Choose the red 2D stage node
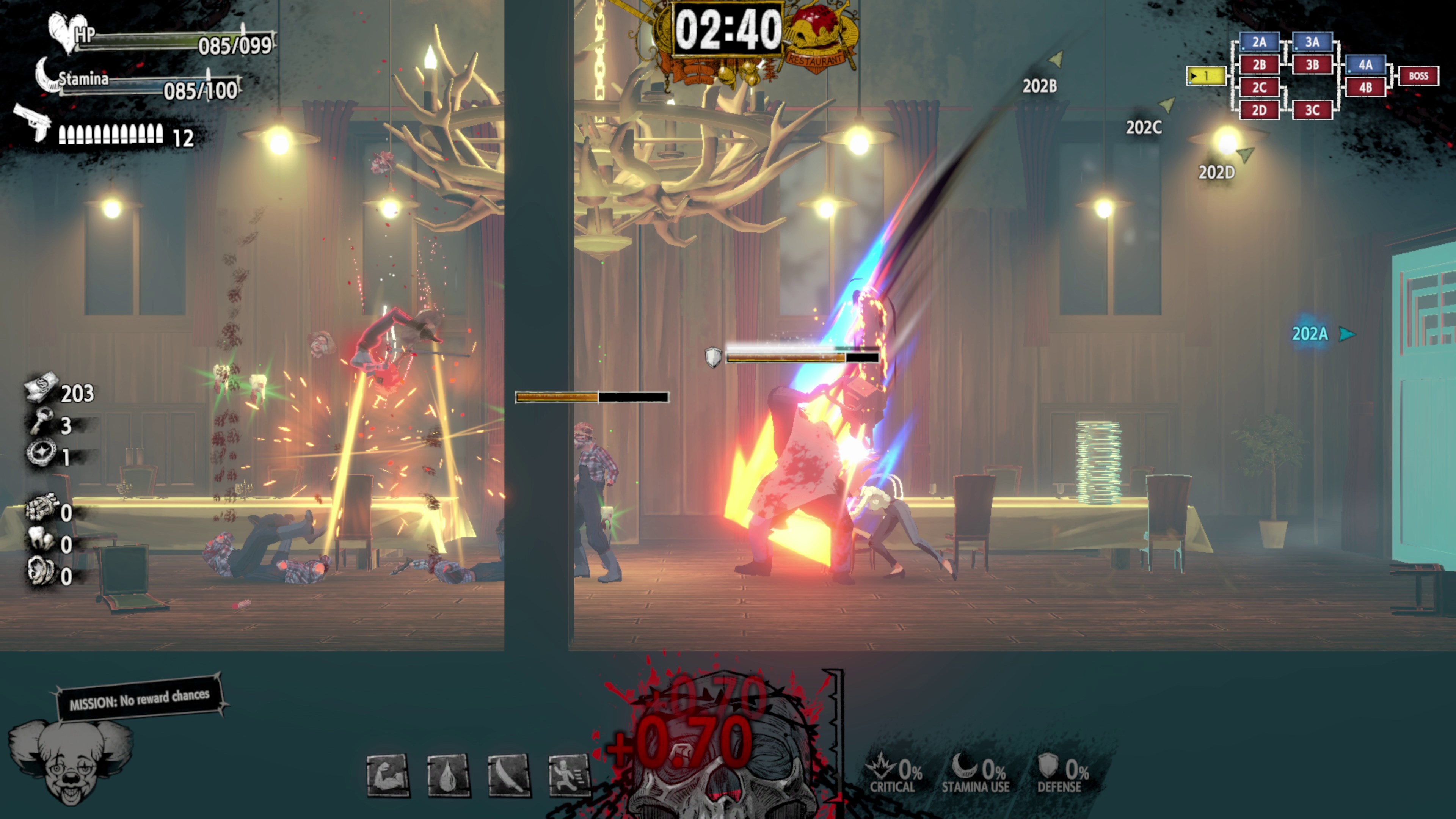The width and height of the screenshot is (1456, 819). coord(1259,110)
